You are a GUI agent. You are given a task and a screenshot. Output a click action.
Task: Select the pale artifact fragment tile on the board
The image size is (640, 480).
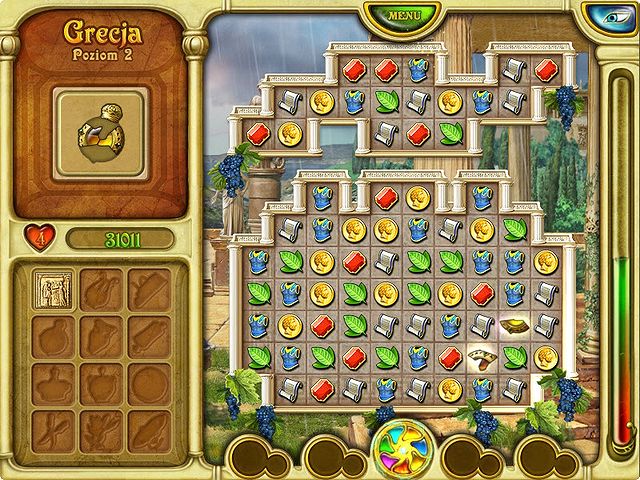pos(483,357)
